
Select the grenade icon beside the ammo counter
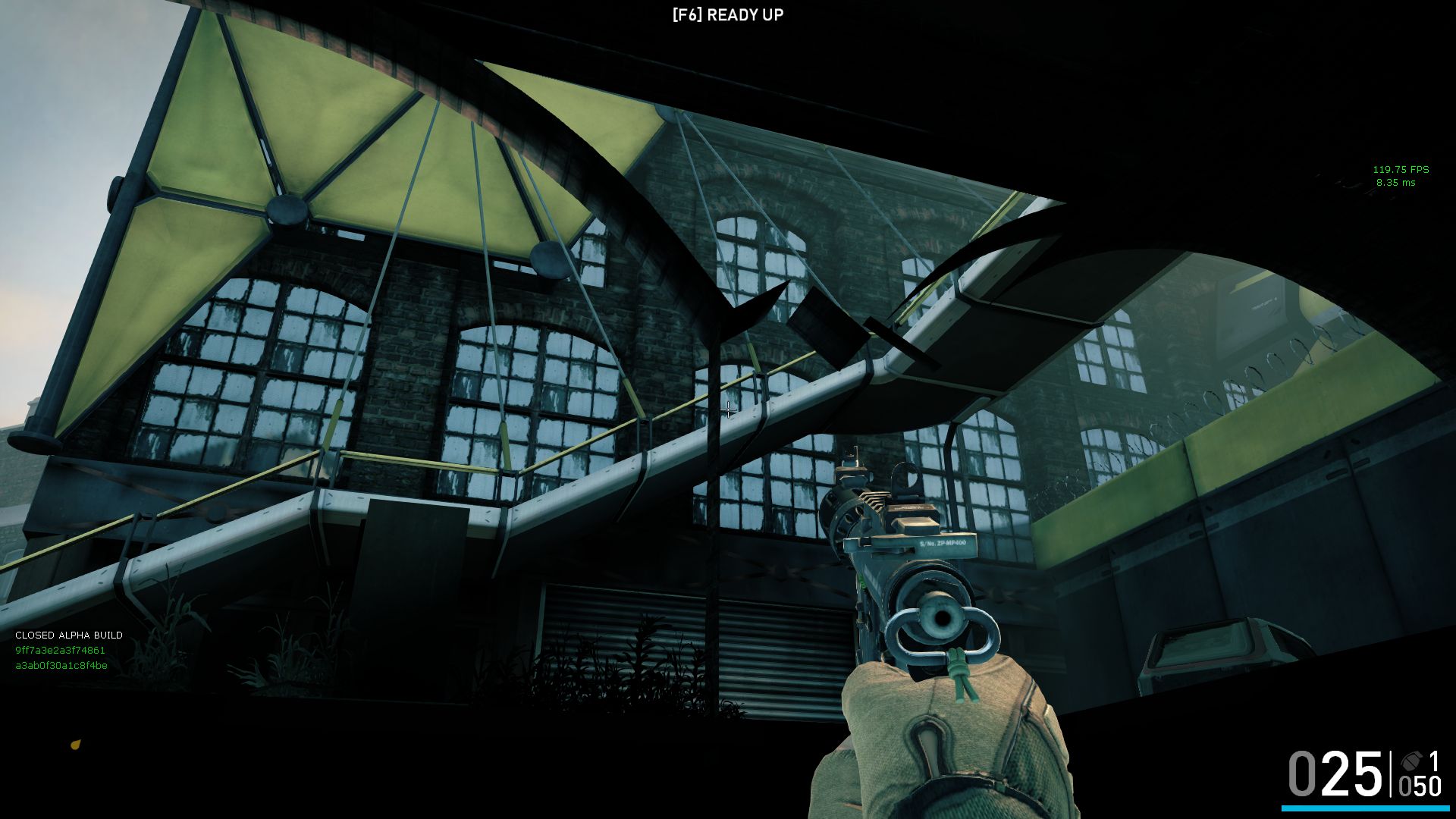(1410, 761)
